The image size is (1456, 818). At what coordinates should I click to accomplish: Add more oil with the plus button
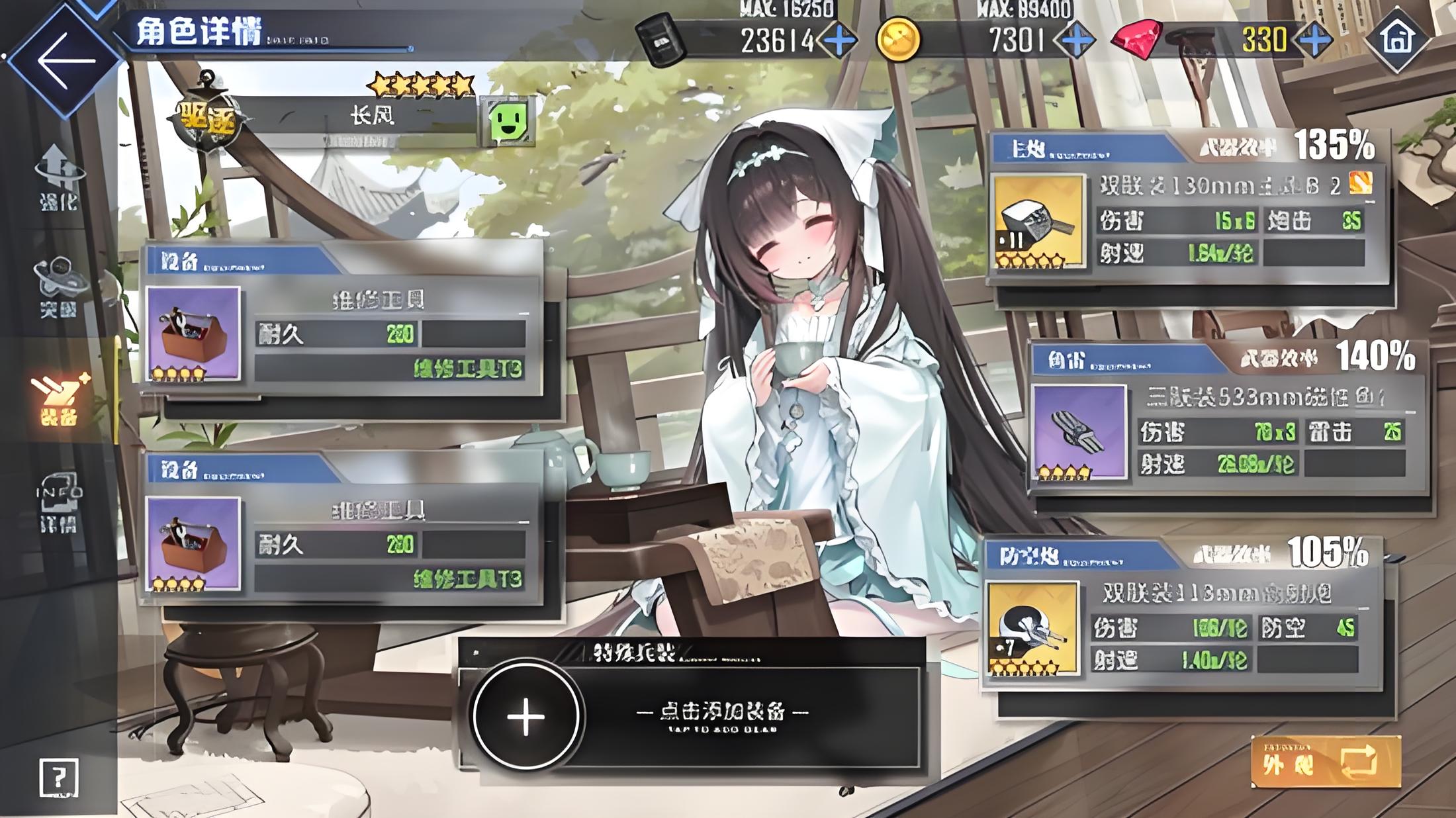839,41
